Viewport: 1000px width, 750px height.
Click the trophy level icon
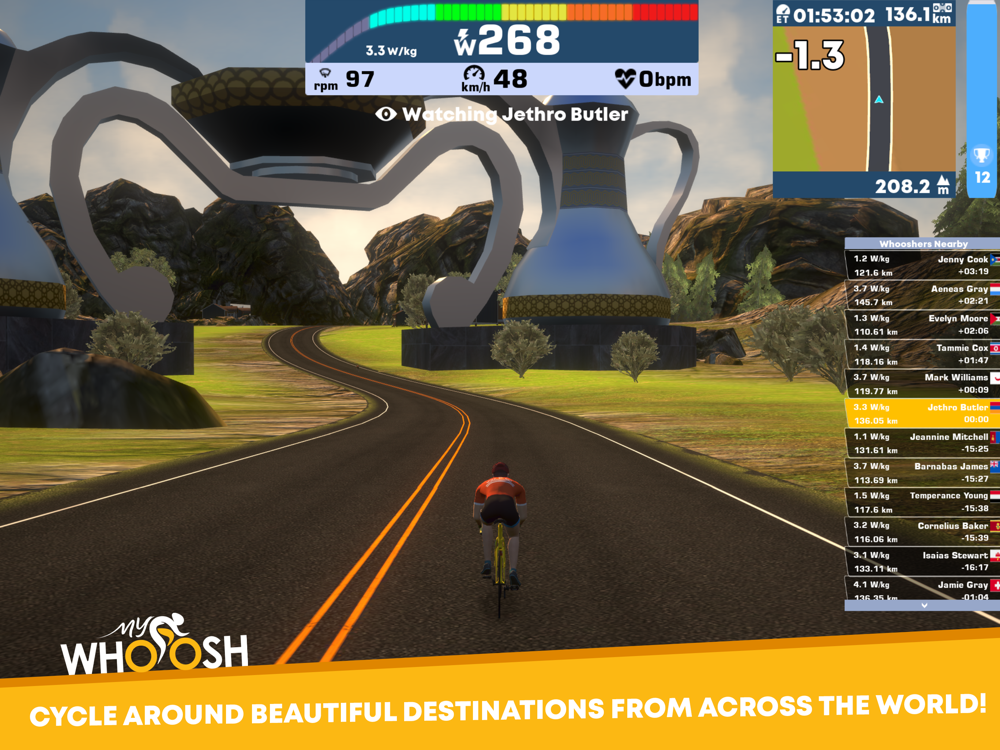[982, 157]
